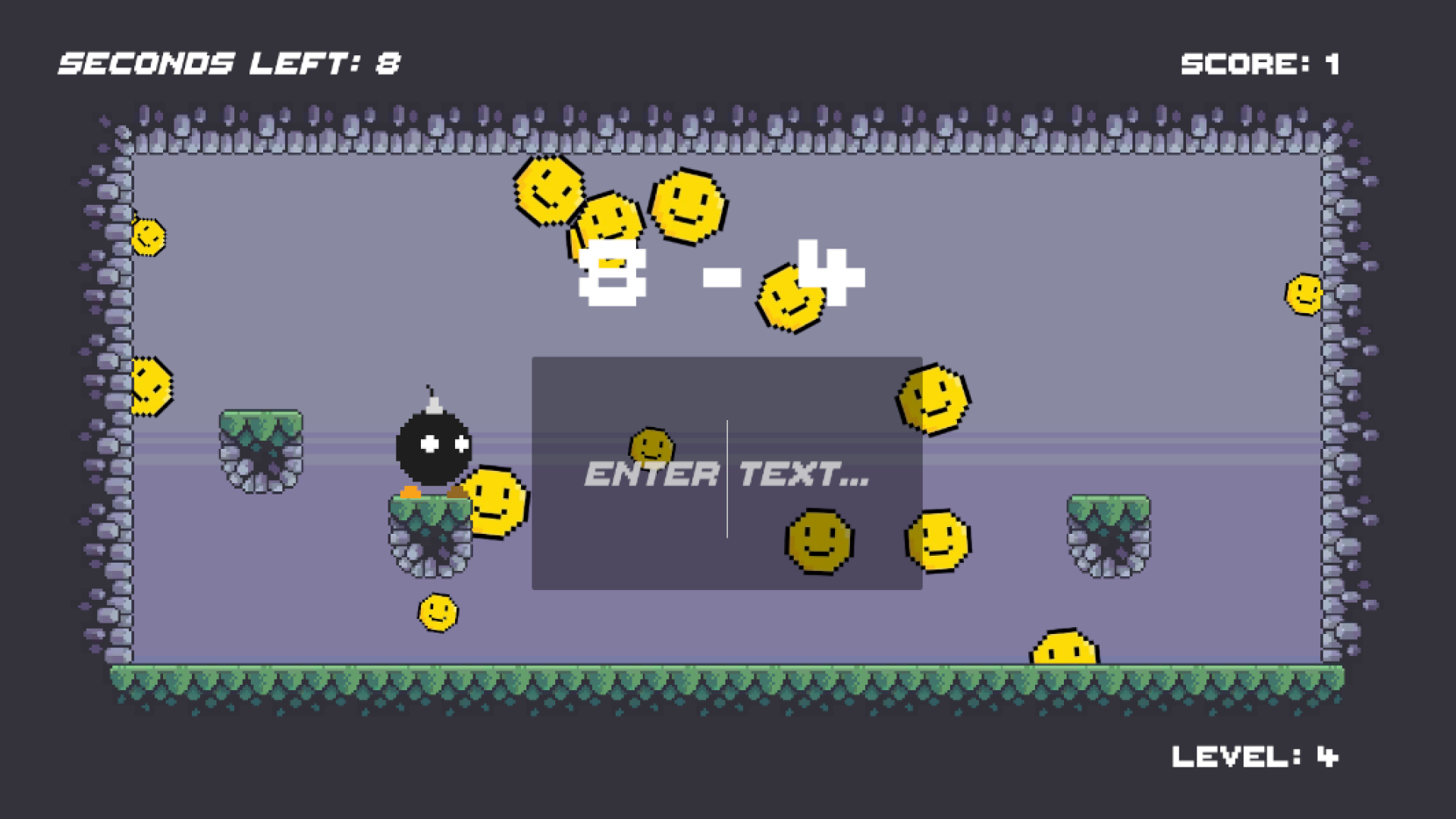Click the LEVEL: 4 label at bottom right

1255,757
